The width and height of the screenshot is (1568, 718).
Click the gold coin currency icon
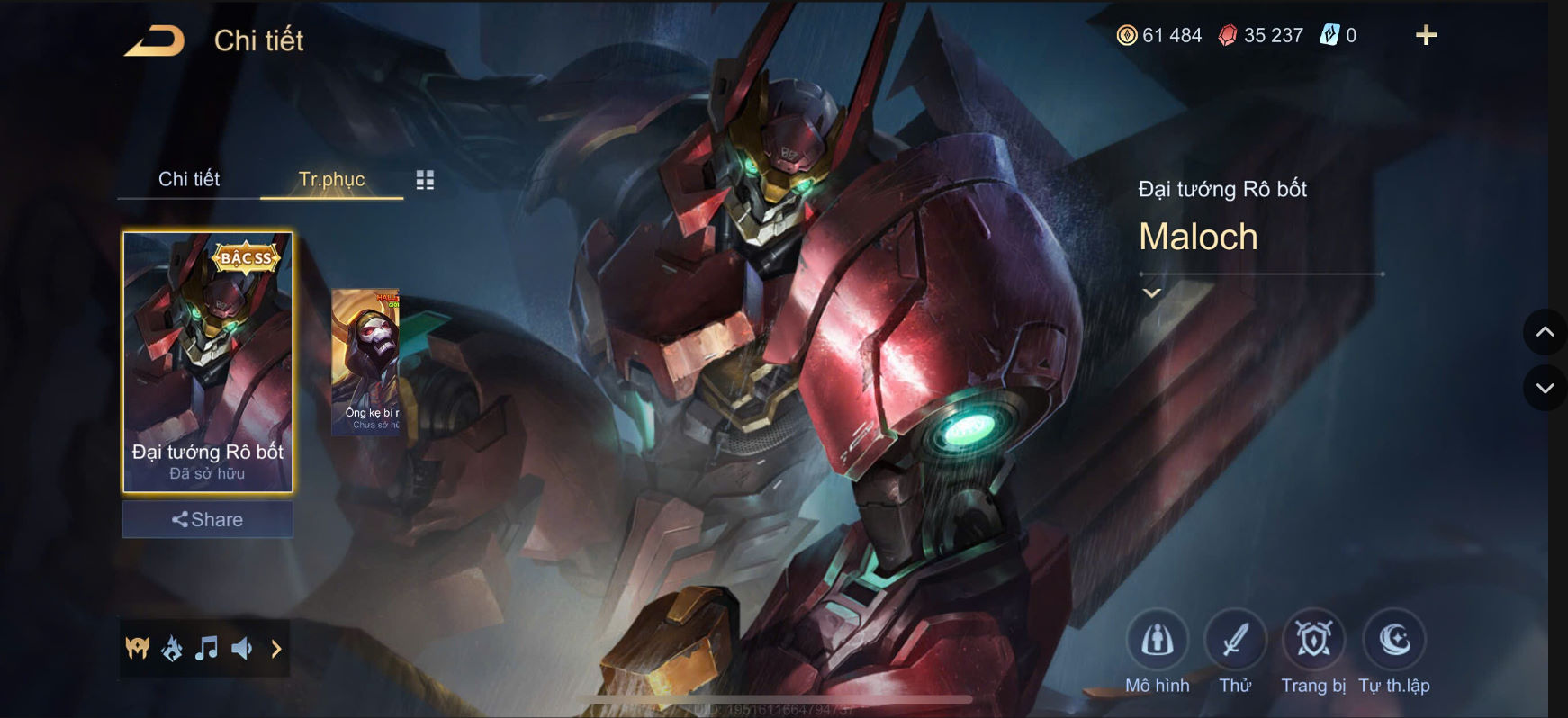pos(1129,35)
